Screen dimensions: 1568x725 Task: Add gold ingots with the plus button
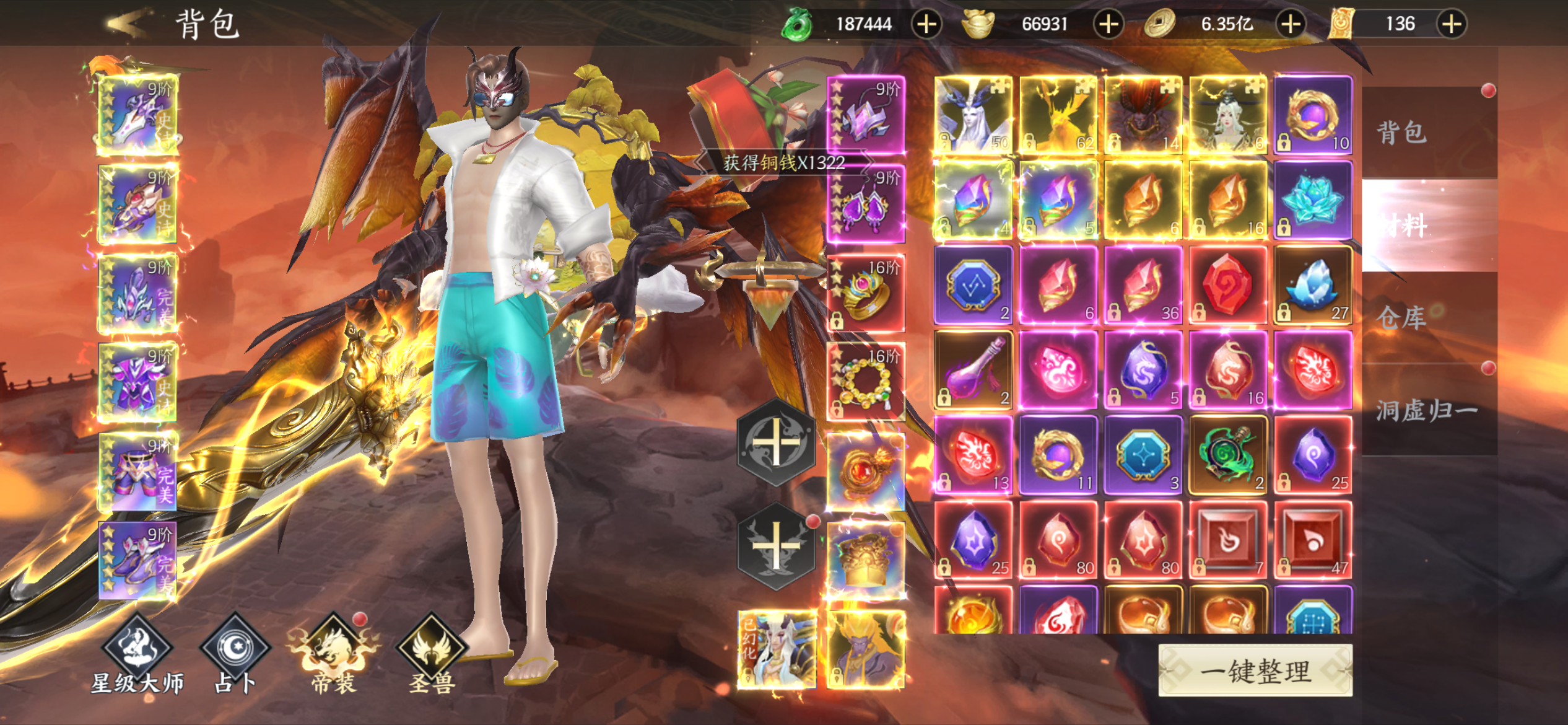(1108, 24)
